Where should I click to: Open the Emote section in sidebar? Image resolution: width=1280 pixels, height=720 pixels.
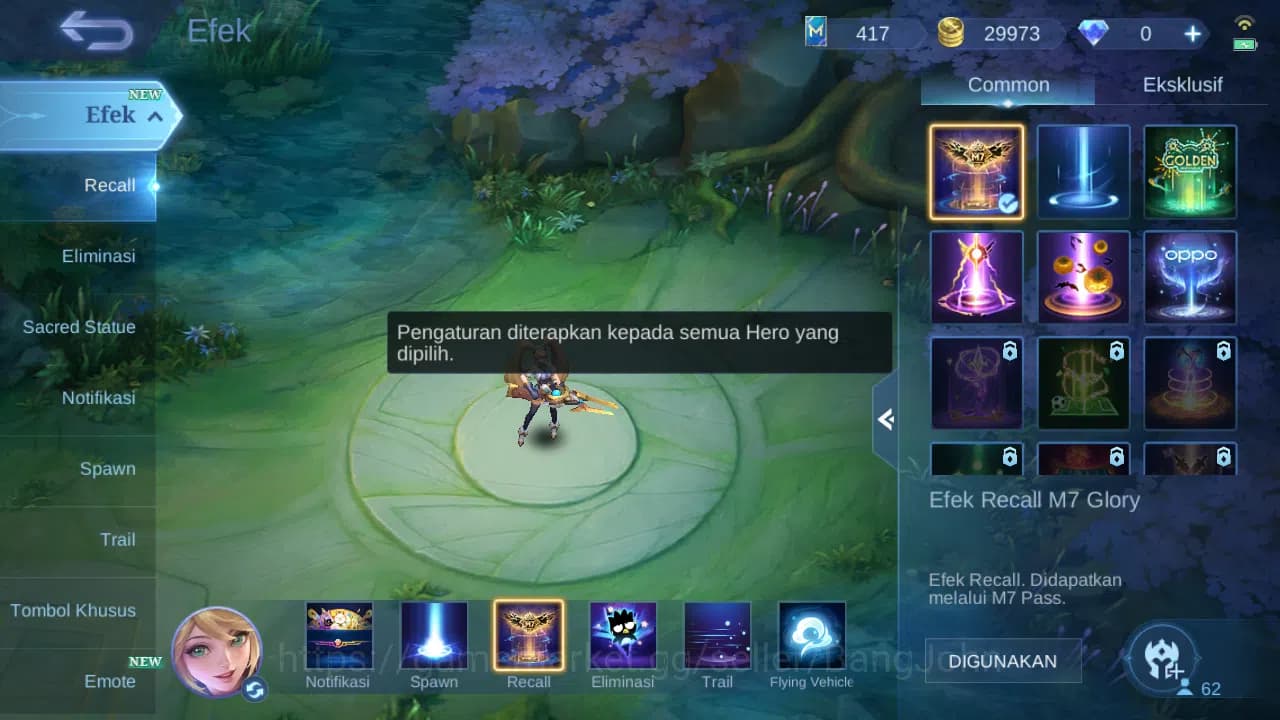coord(110,681)
